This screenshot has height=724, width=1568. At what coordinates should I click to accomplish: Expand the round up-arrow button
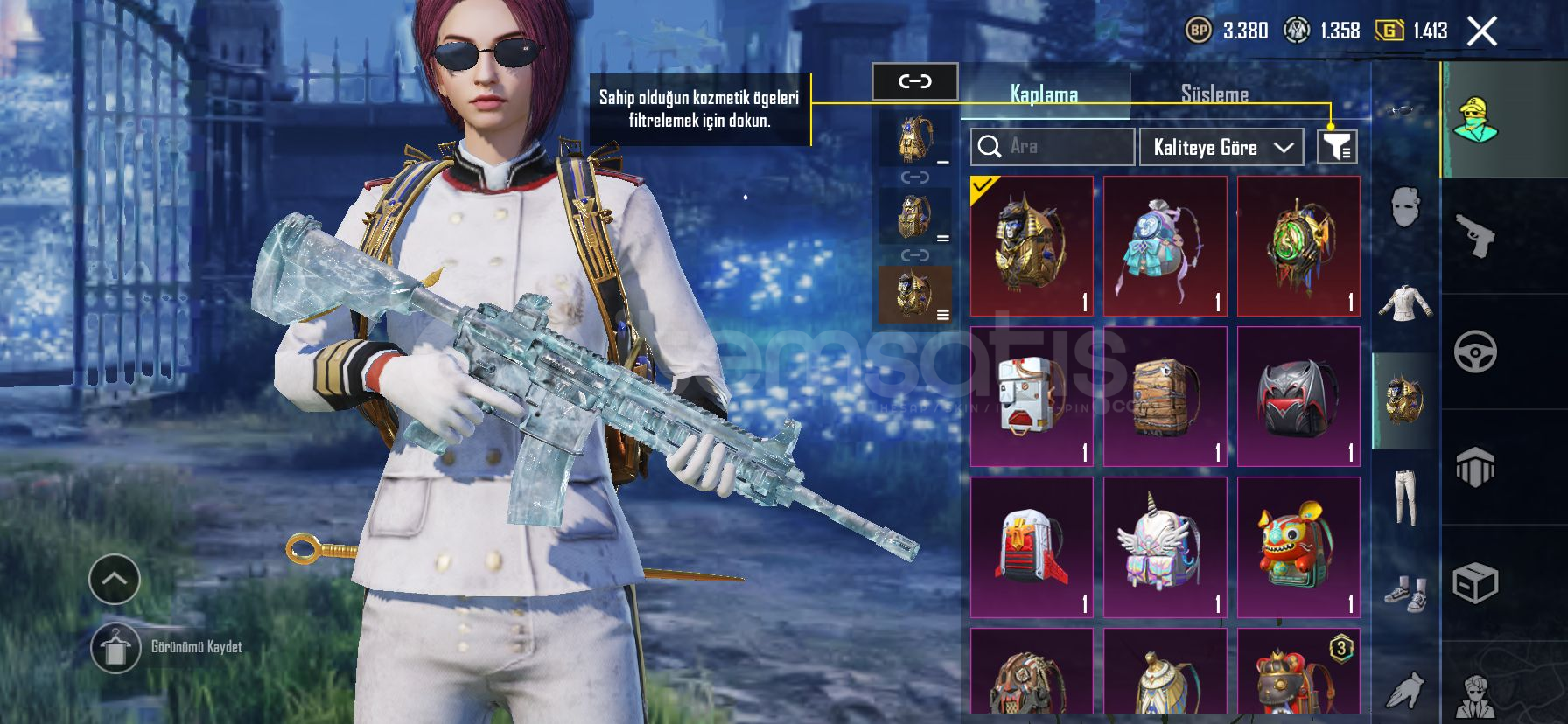tap(115, 579)
